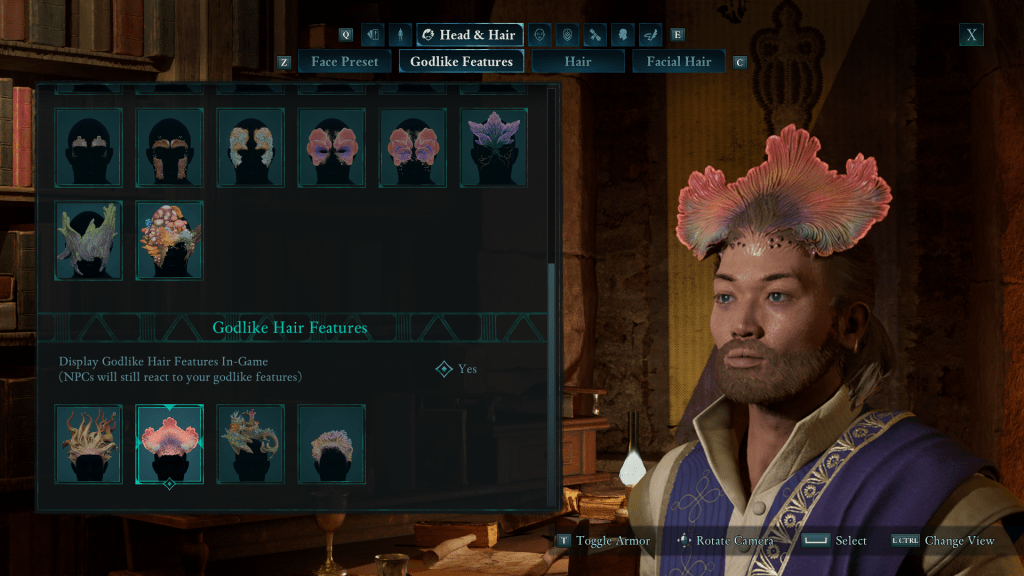Choose the purple leaf crown face feature
Screen dimensions: 1024x576
(494, 147)
